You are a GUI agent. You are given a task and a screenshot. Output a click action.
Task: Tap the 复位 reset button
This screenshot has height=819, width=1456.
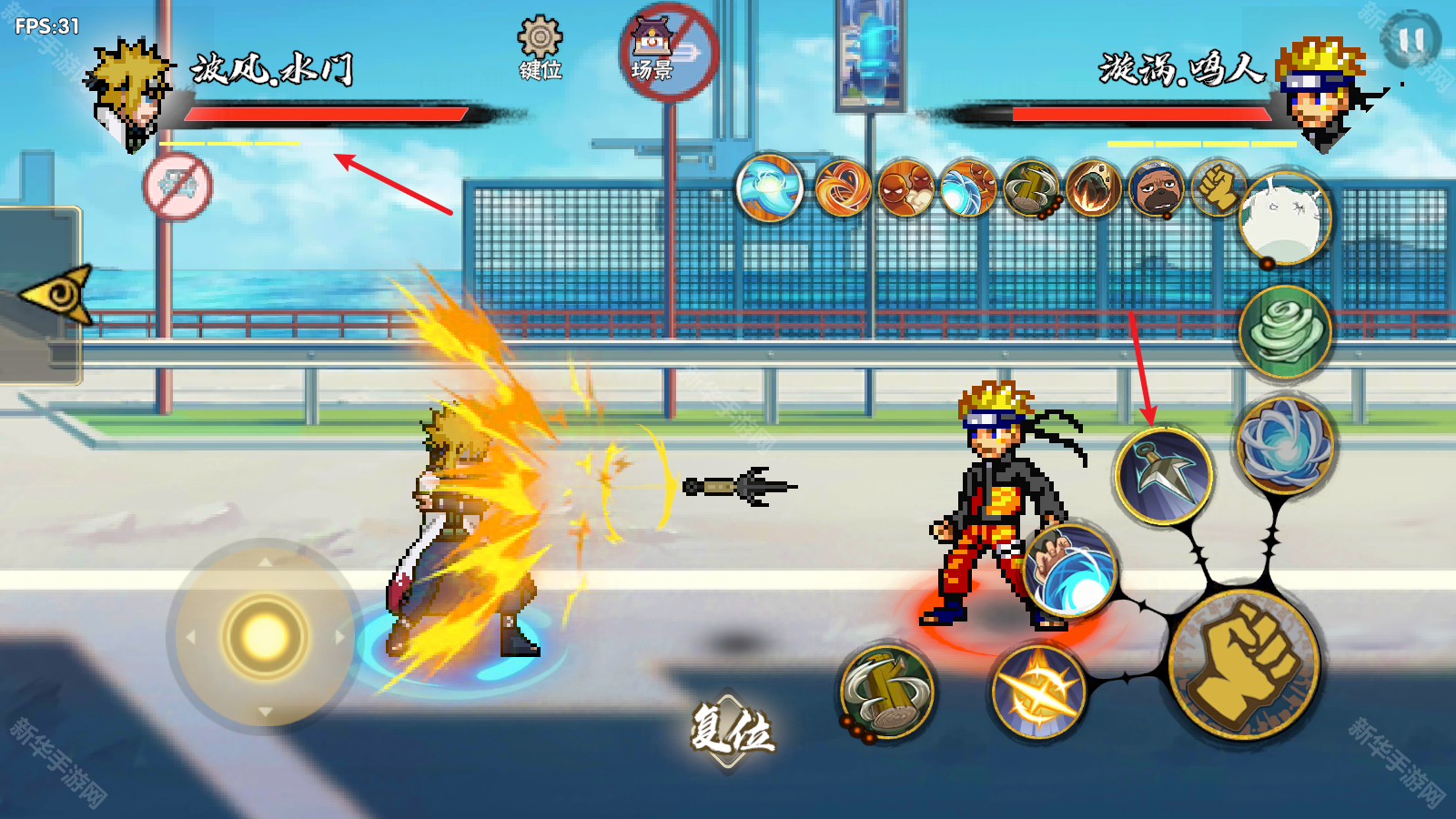pyautogui.click(x=731, y=730)
